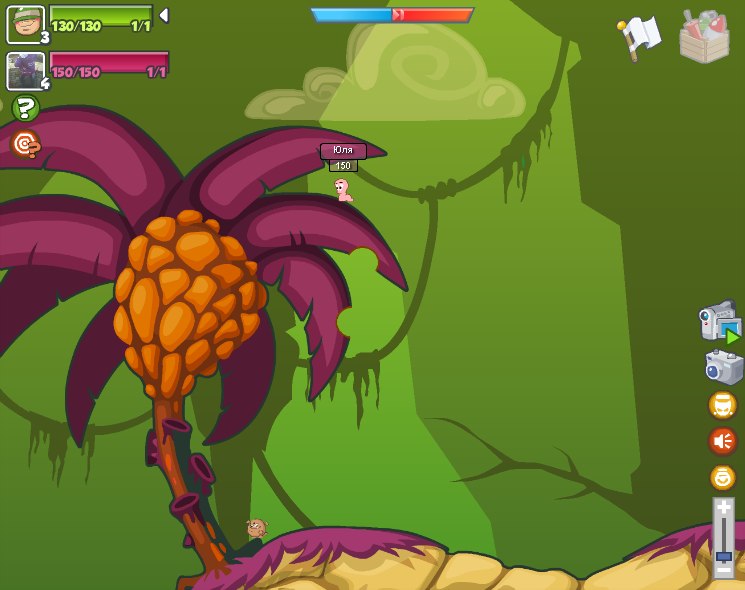Open the weapons crate
The height and width of the screenshot is (590, 745).
pos(704,37)
